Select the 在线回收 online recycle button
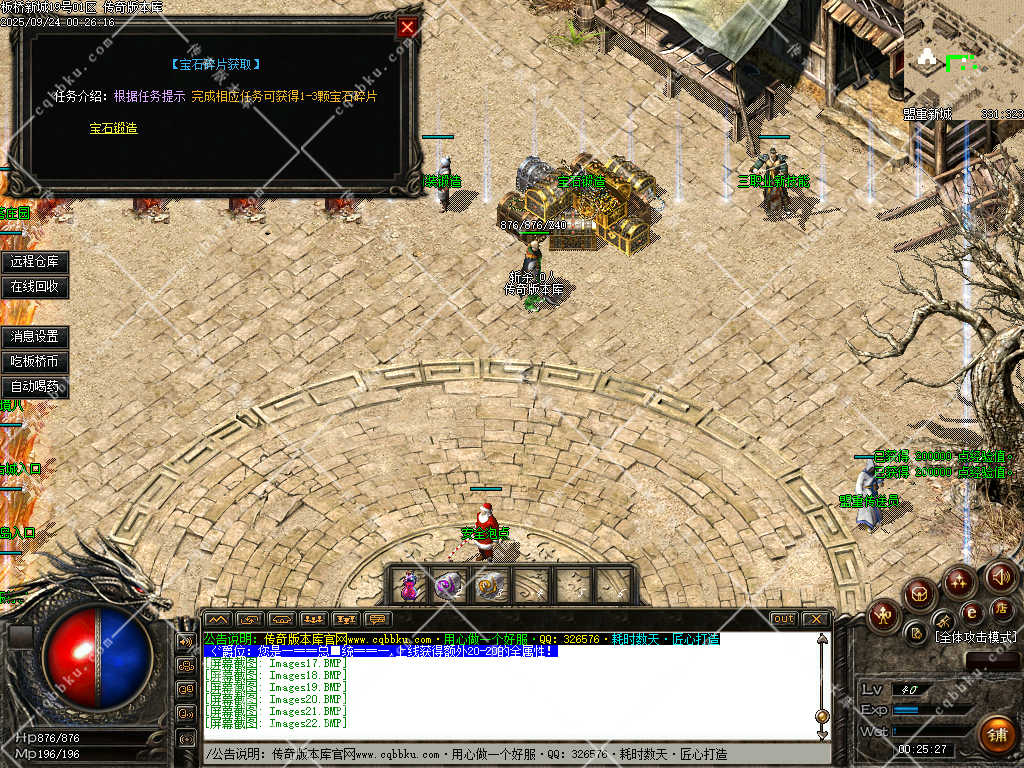The height and width of the screenshot is (768, 1024). [x=35, y=287]
